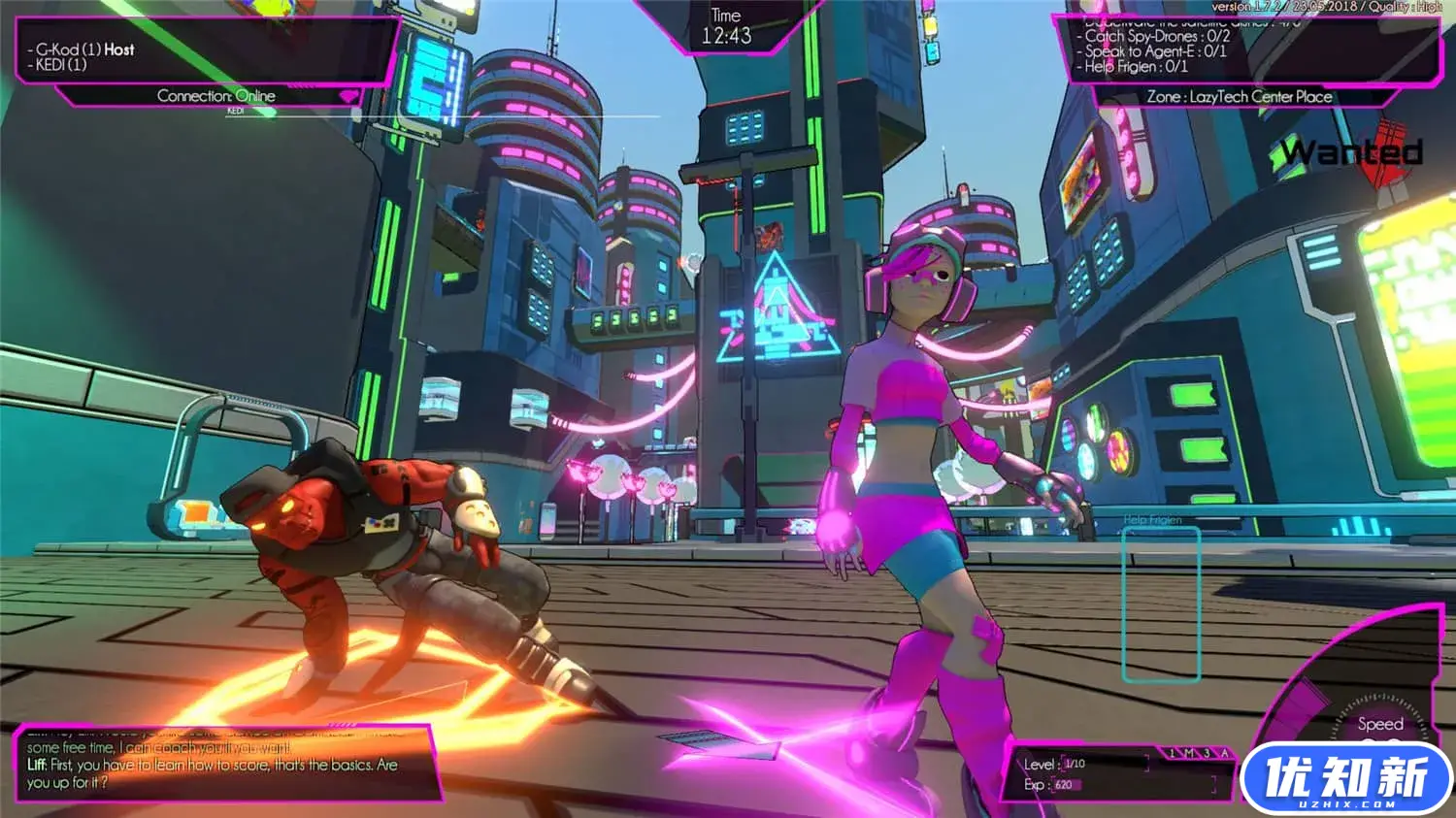Select the A tab above Level panel
This screenshot has height=818, width=1456.
(x=1224, y=753)
